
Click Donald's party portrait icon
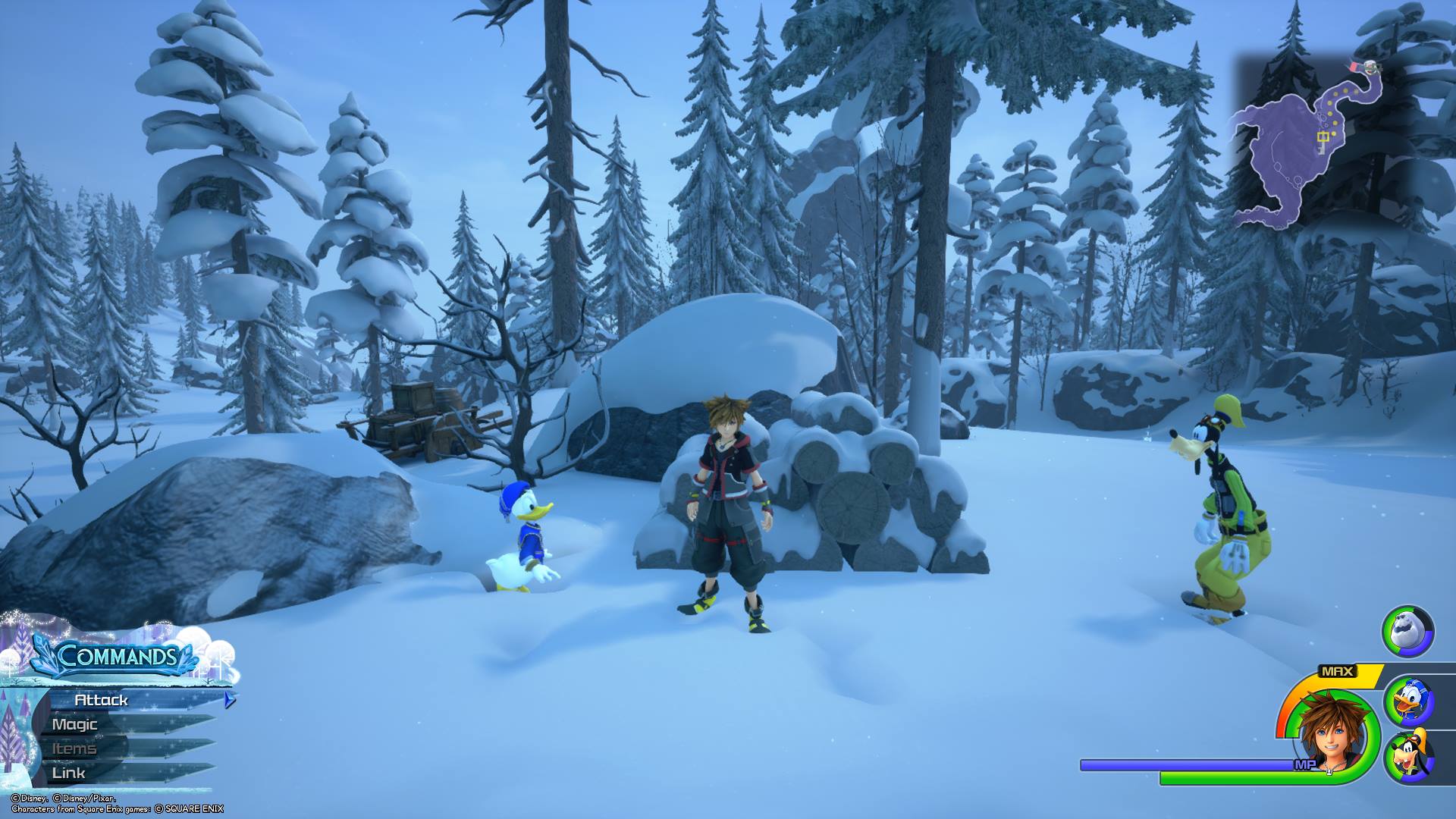(x=1409, y=700)
